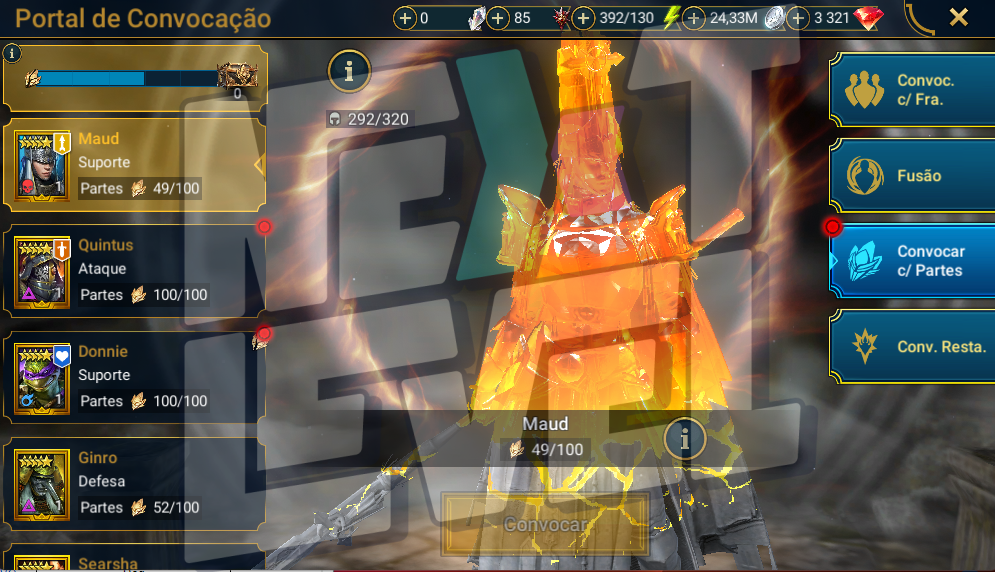
Task: Add more red gems
Action: [799, 19]
